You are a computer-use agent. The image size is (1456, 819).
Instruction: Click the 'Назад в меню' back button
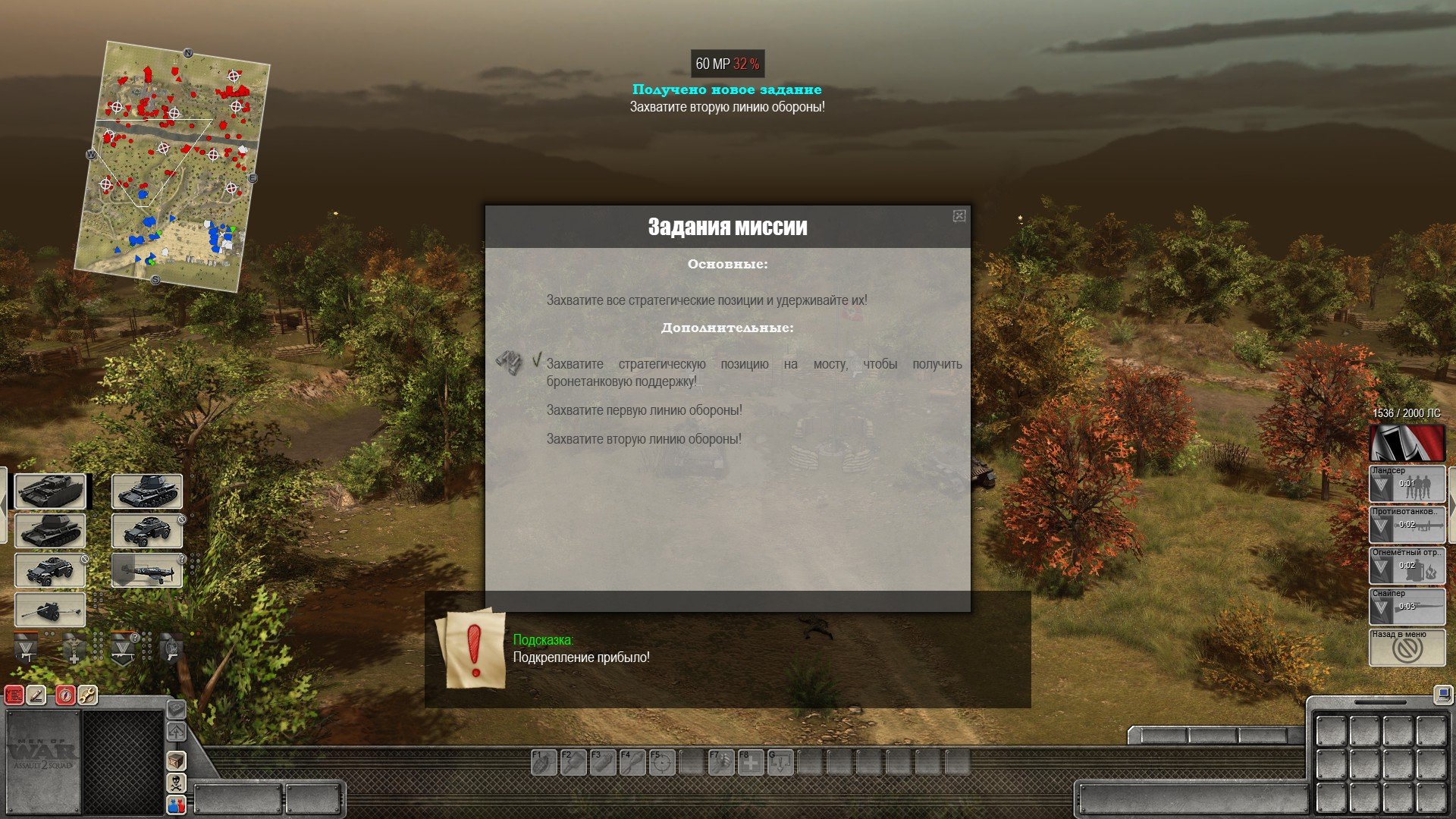(1407, 648)
